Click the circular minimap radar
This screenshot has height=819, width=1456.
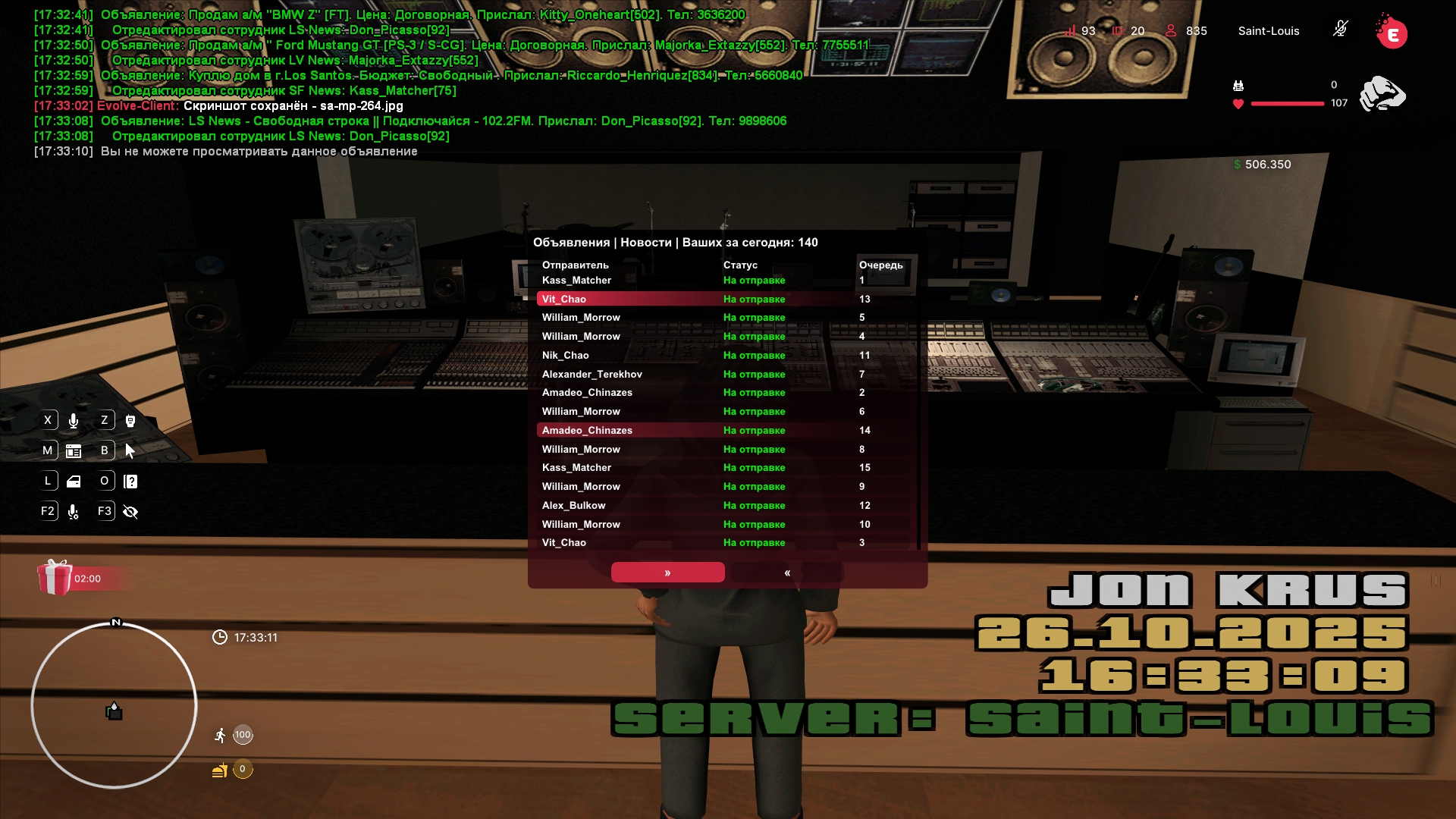tap(114, 705)
